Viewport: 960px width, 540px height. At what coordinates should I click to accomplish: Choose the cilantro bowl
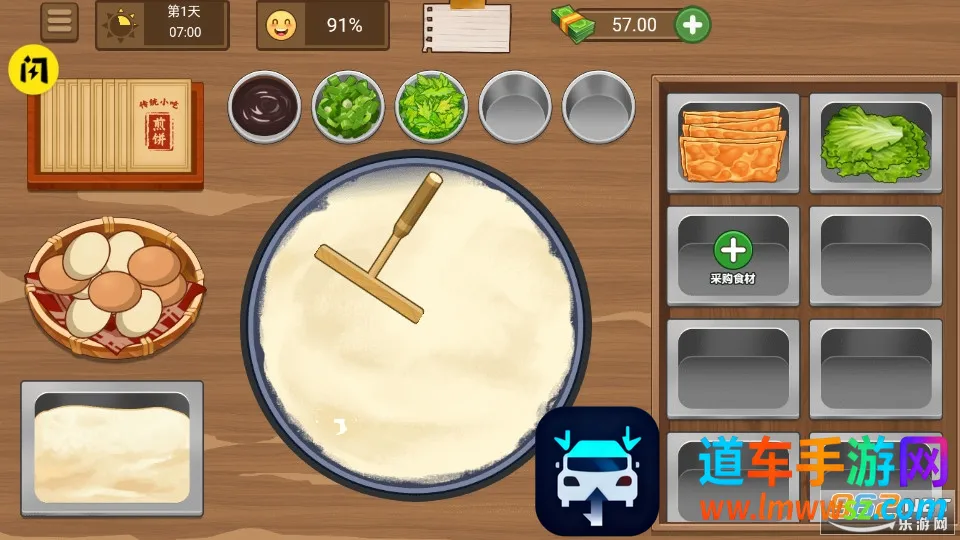[x=432, y=104]
